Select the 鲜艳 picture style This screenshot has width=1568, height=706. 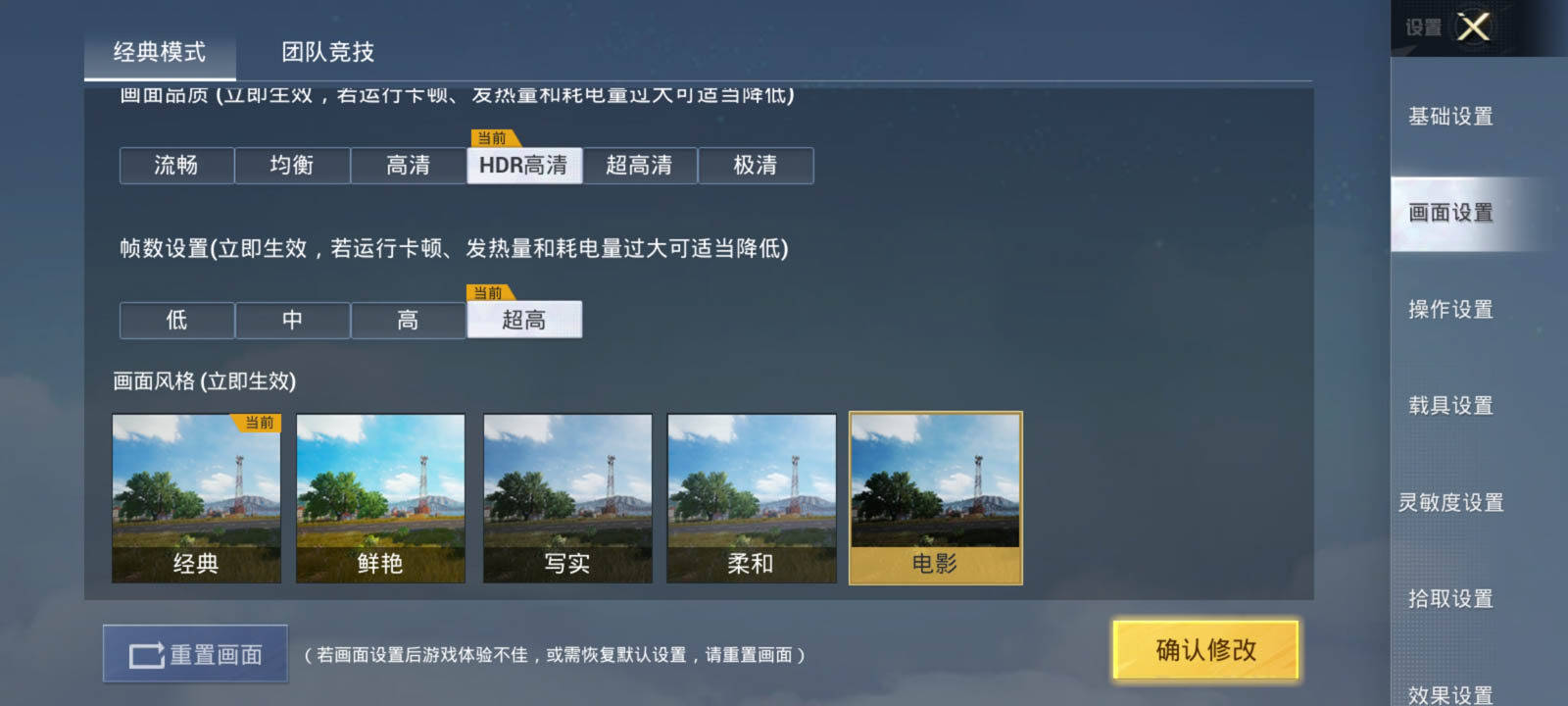[379, 498]
